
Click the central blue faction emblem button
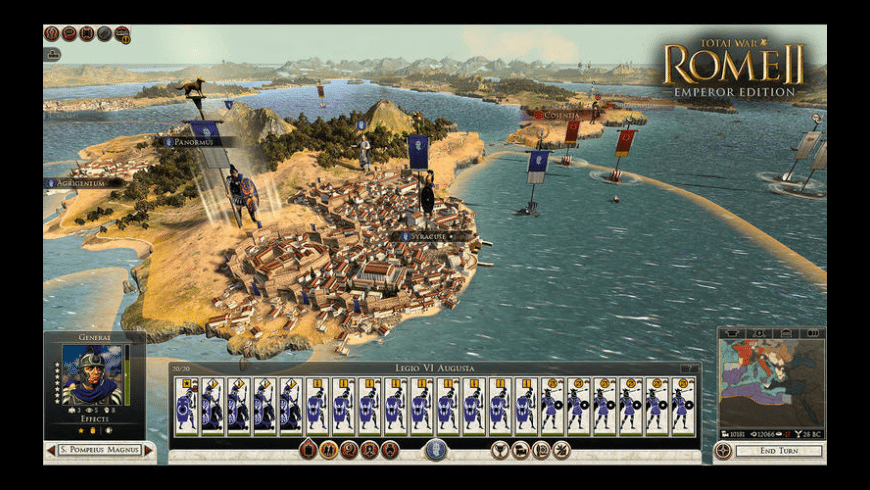(x=435, y=450)
